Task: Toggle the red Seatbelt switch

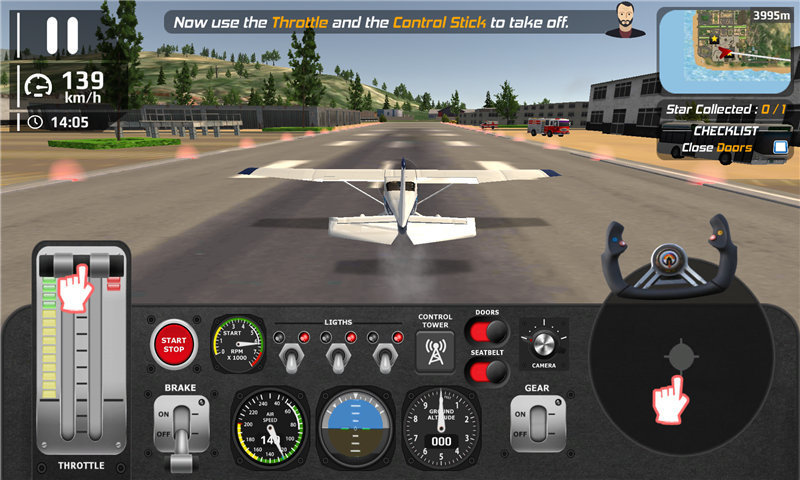Action: pos(487,372)
